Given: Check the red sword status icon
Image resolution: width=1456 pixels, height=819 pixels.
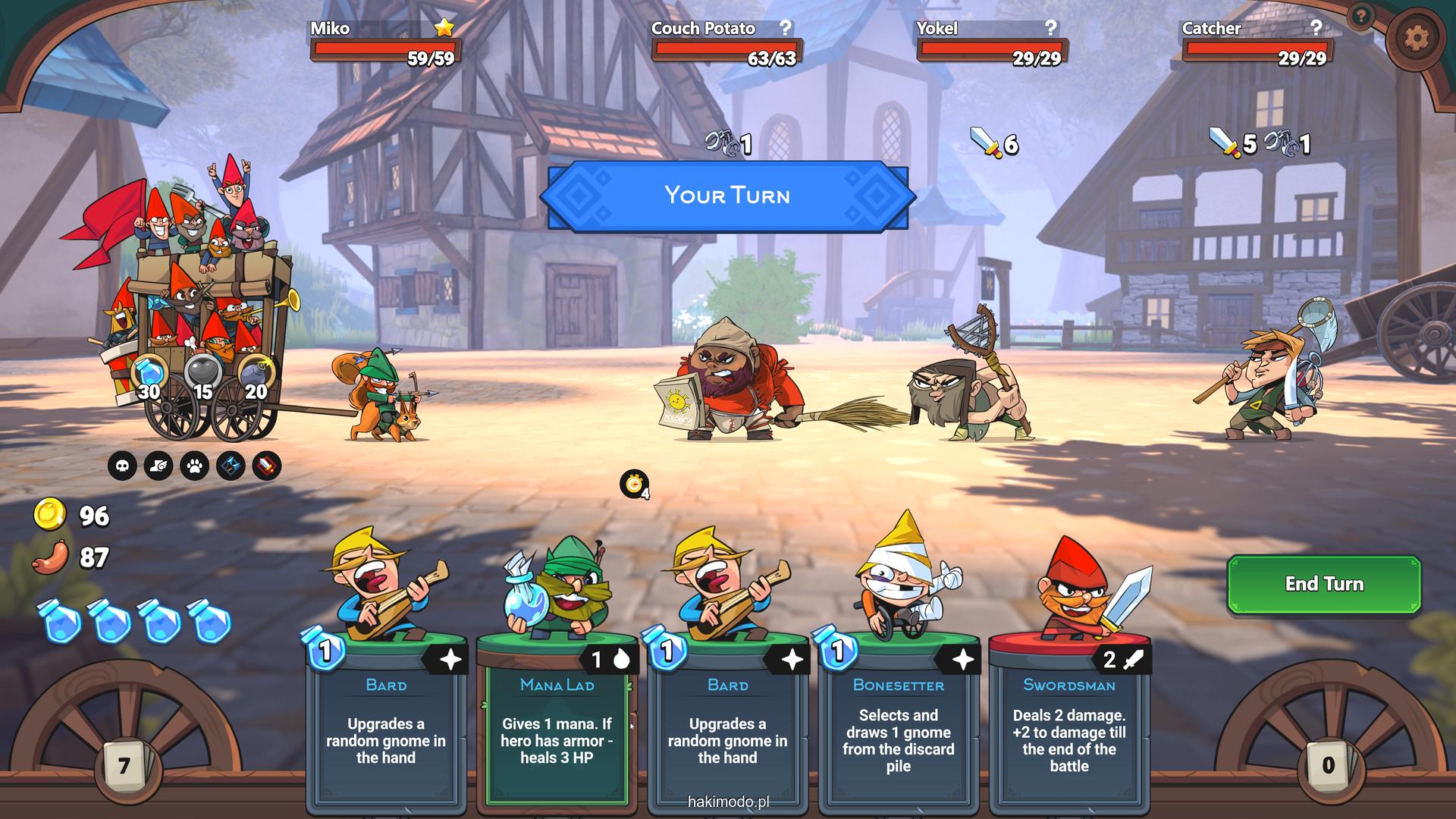Looking at the screenshot, I should [266, 466].
